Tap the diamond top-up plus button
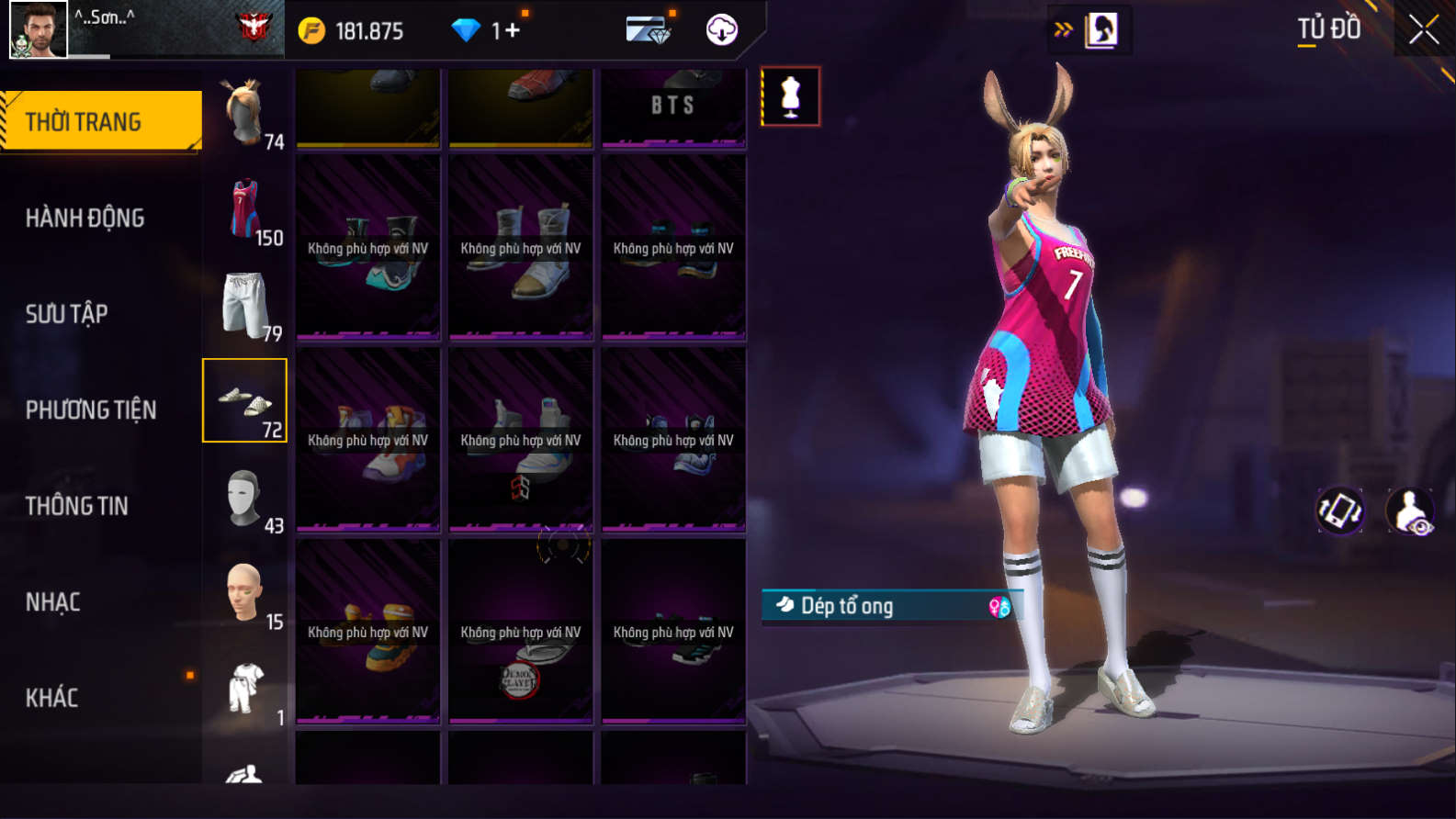This screenshot has height=819, width=1456. [512, 30]
